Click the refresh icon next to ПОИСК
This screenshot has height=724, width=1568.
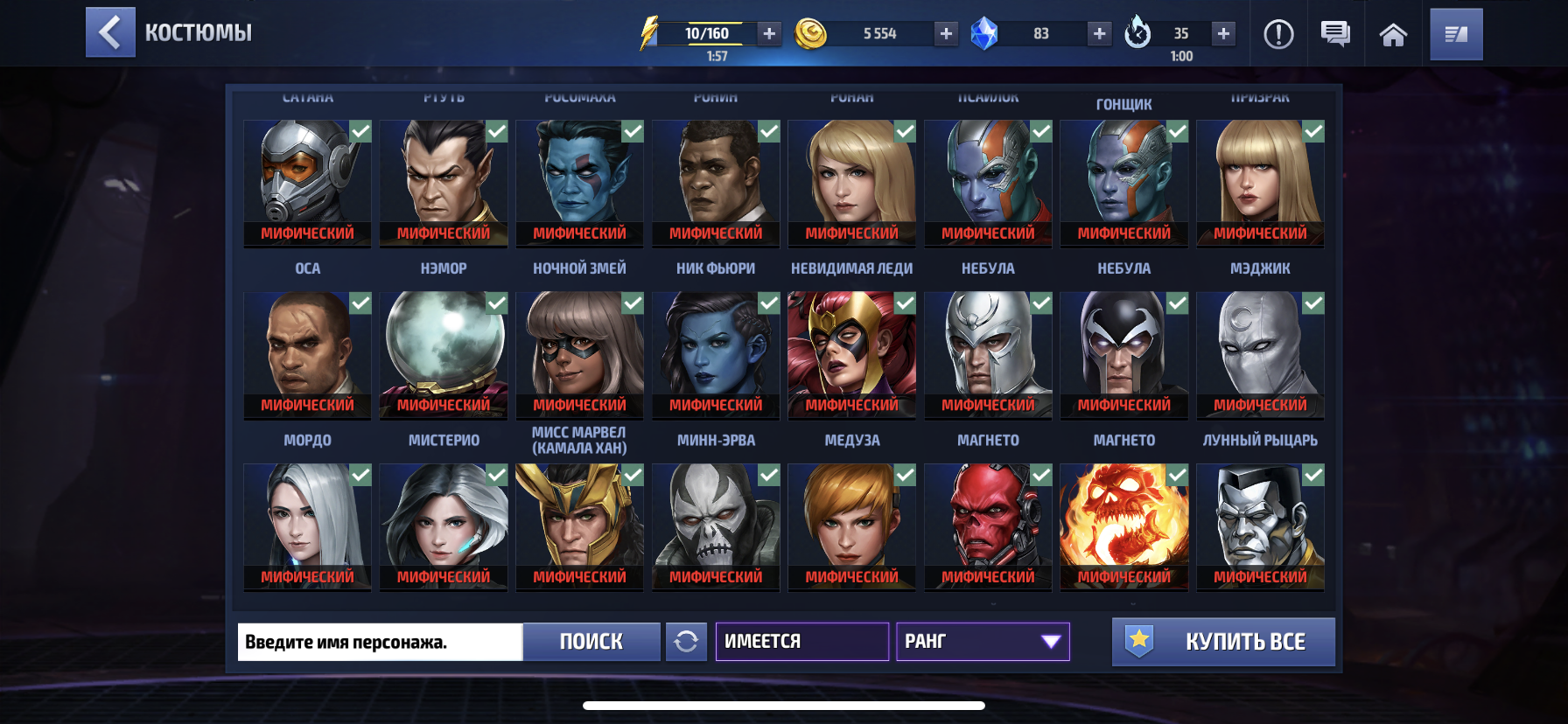coord(688,642)
